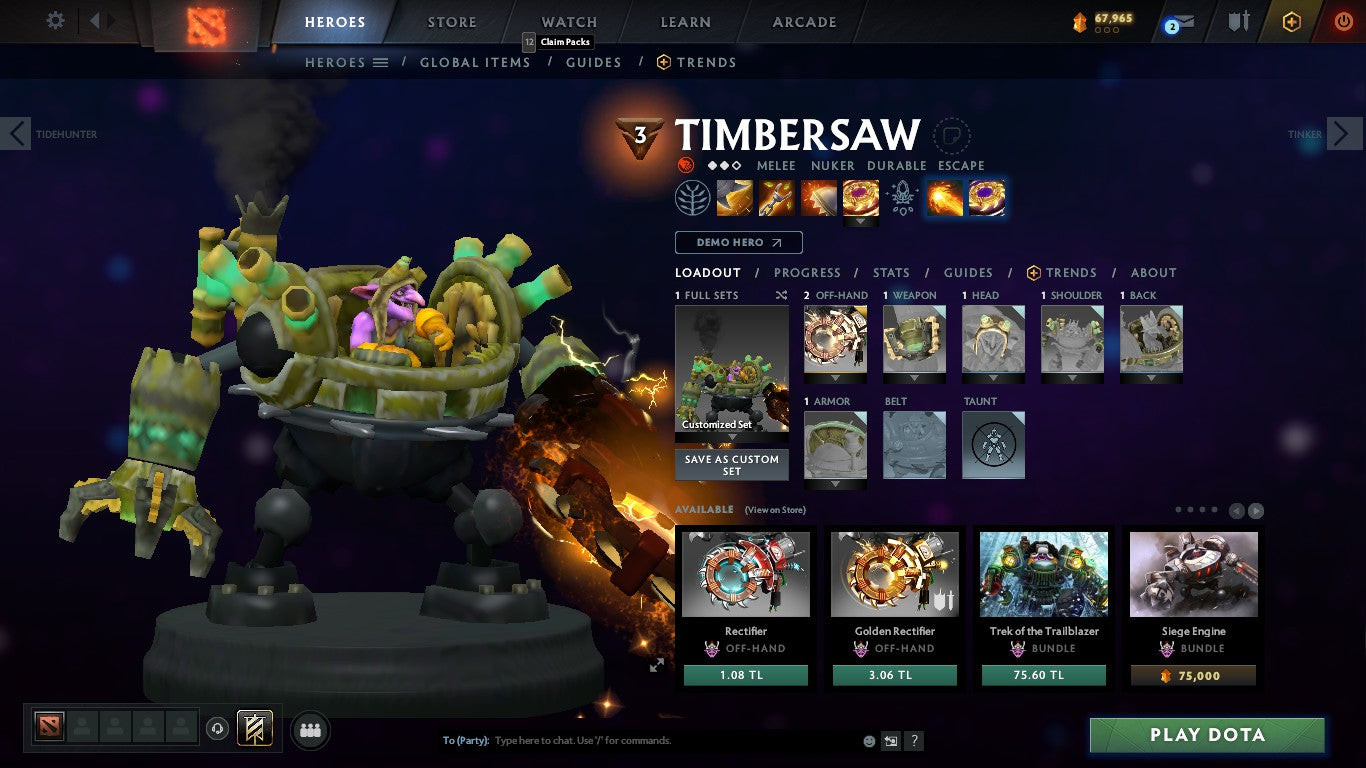Open the Talent Tree icon for Timbersaw
The width and height of the screenshot is (1366, 768).
click(691, 197)
